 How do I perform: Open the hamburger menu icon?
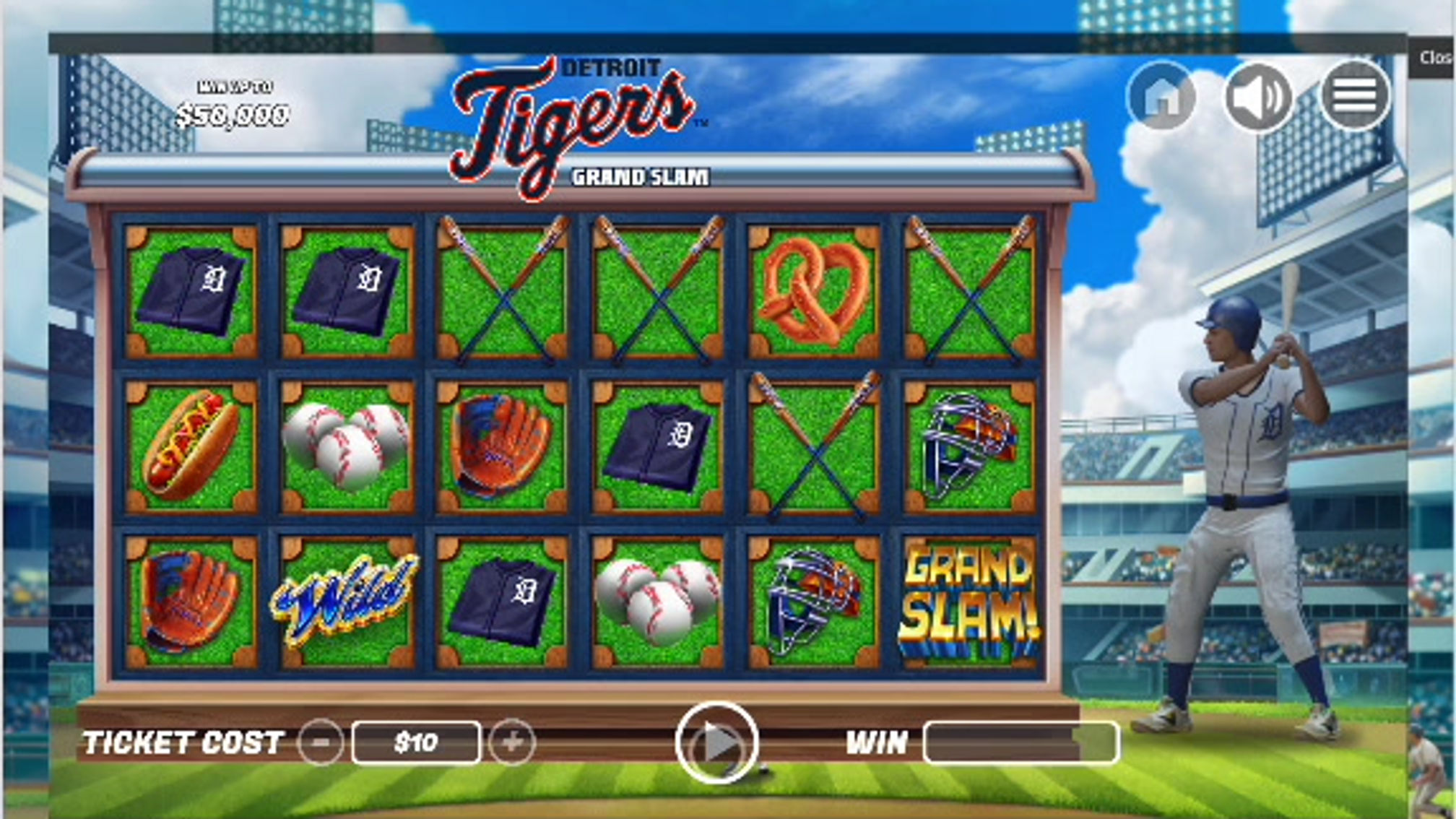click(x=1356, y=95)
